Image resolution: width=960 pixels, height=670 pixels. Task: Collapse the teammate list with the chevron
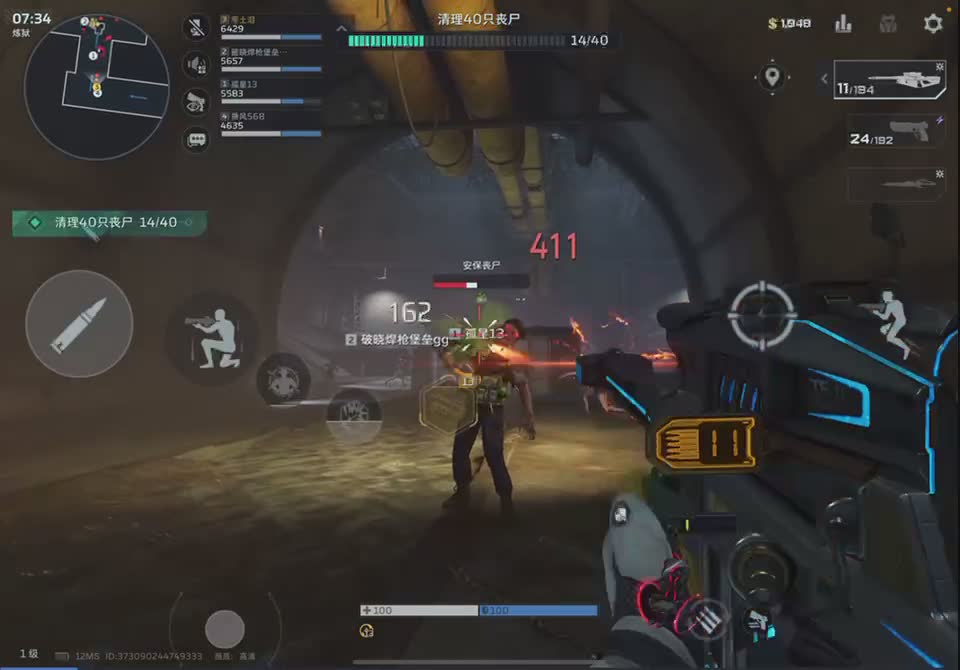342,28
